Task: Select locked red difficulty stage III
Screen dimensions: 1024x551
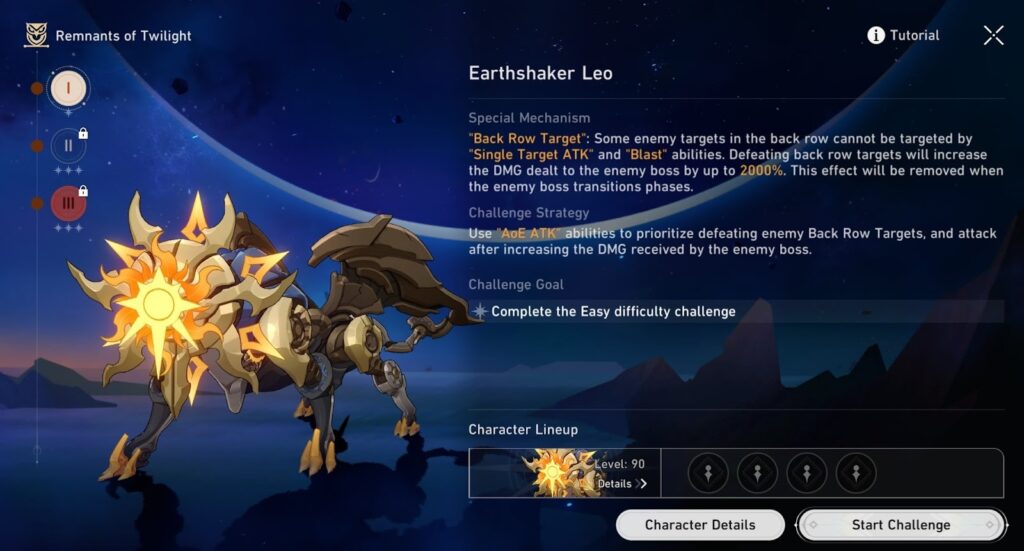Action: [x=68, y=203]
